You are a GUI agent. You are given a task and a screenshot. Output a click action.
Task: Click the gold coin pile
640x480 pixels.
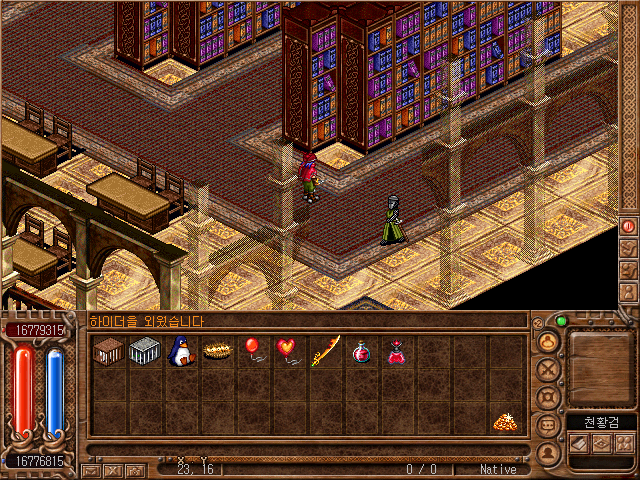(x=505, y=423)
